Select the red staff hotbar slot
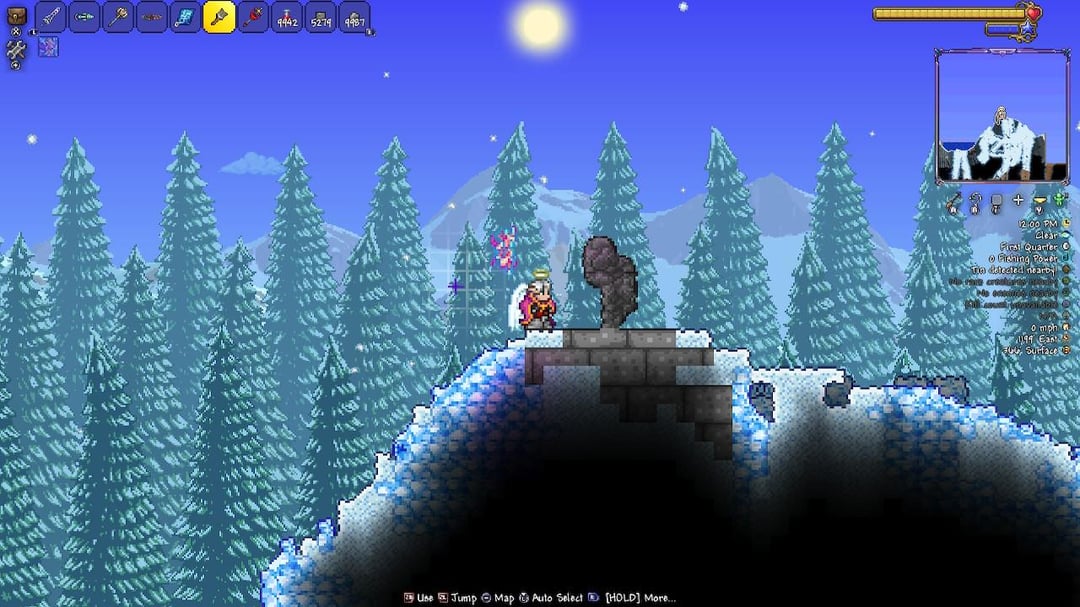The width and height of the screenshot is (1080, 607). (x=253, y=17)
